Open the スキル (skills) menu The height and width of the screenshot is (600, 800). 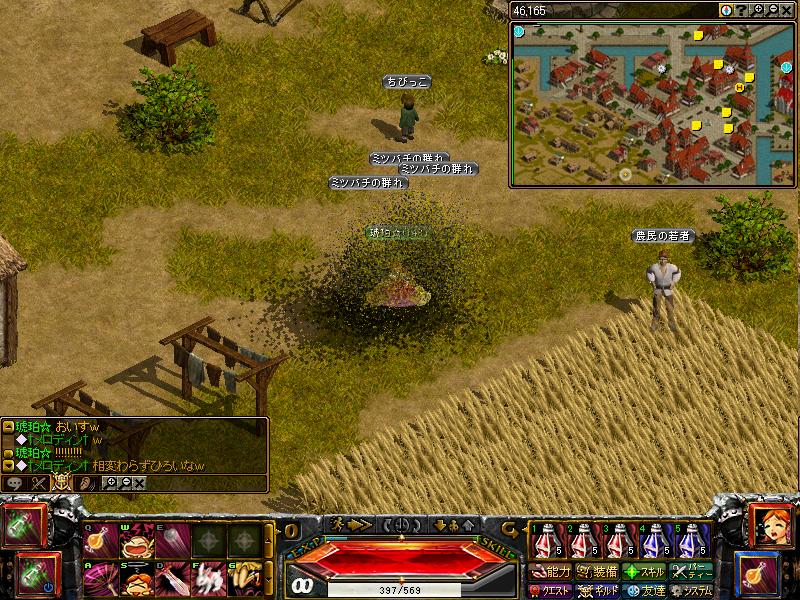(645, 572)
